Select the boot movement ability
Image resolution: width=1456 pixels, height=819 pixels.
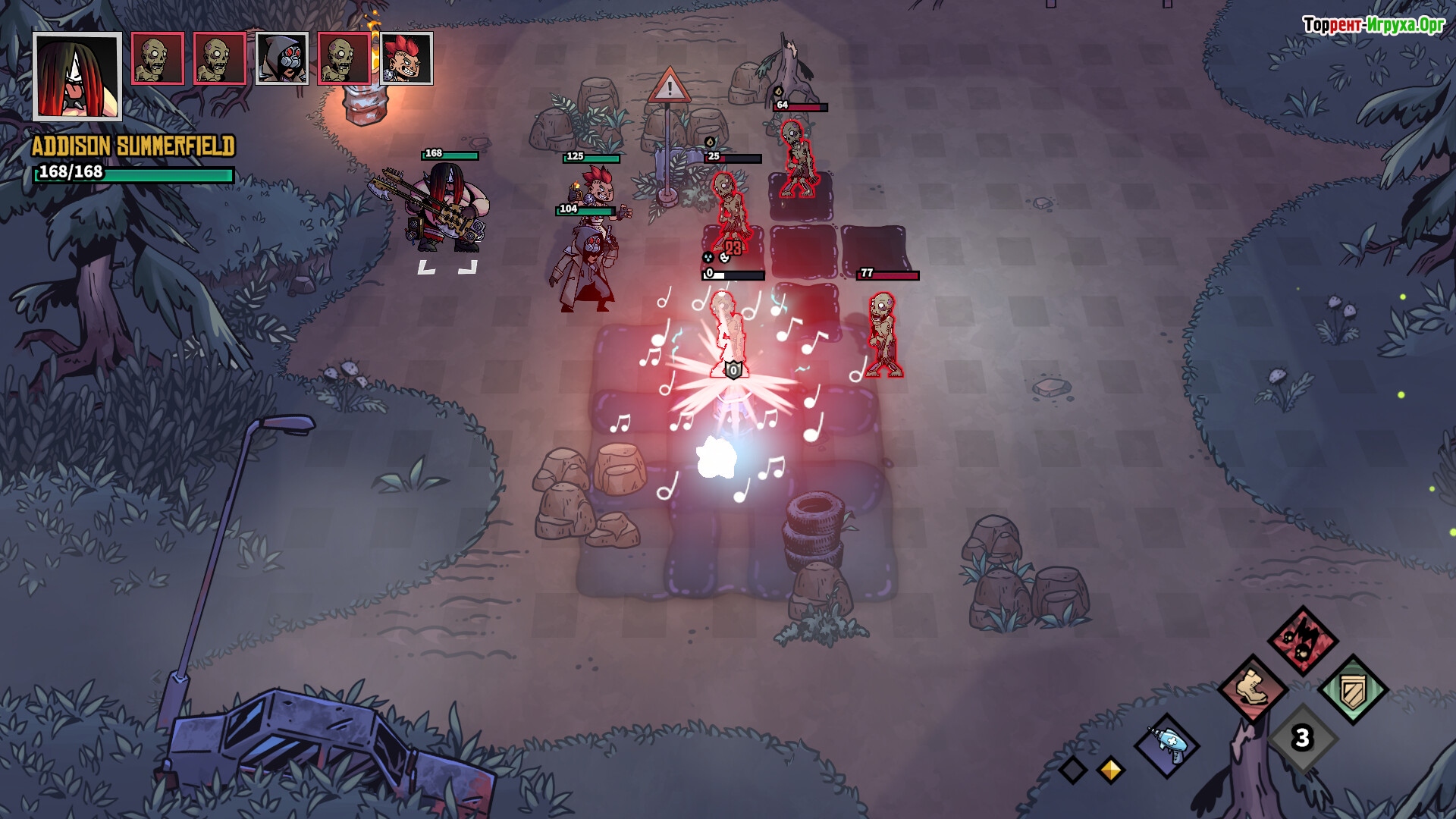click(x=1252, y=689)
